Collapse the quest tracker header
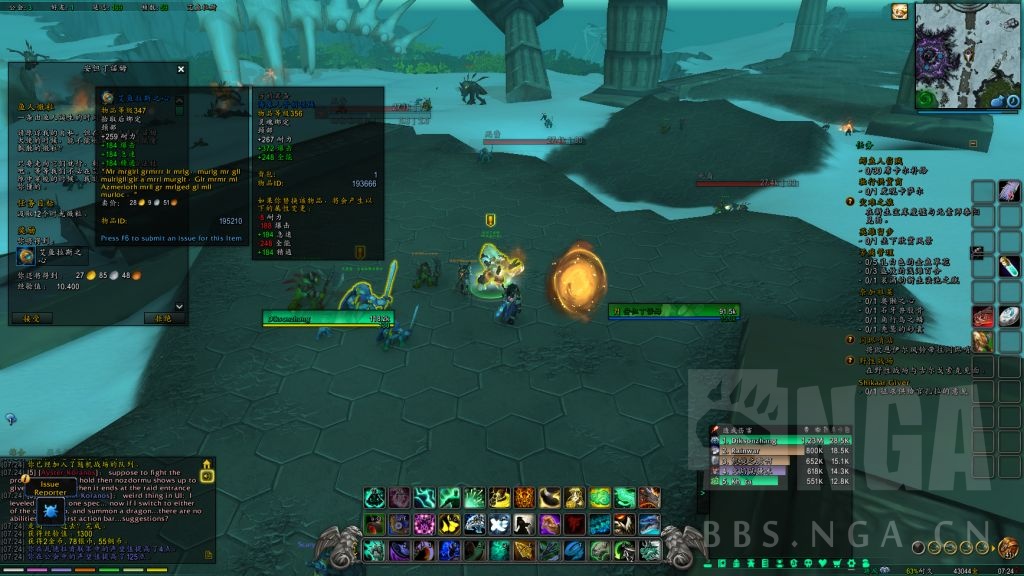 pyautogui.click(x=866, y=145)
